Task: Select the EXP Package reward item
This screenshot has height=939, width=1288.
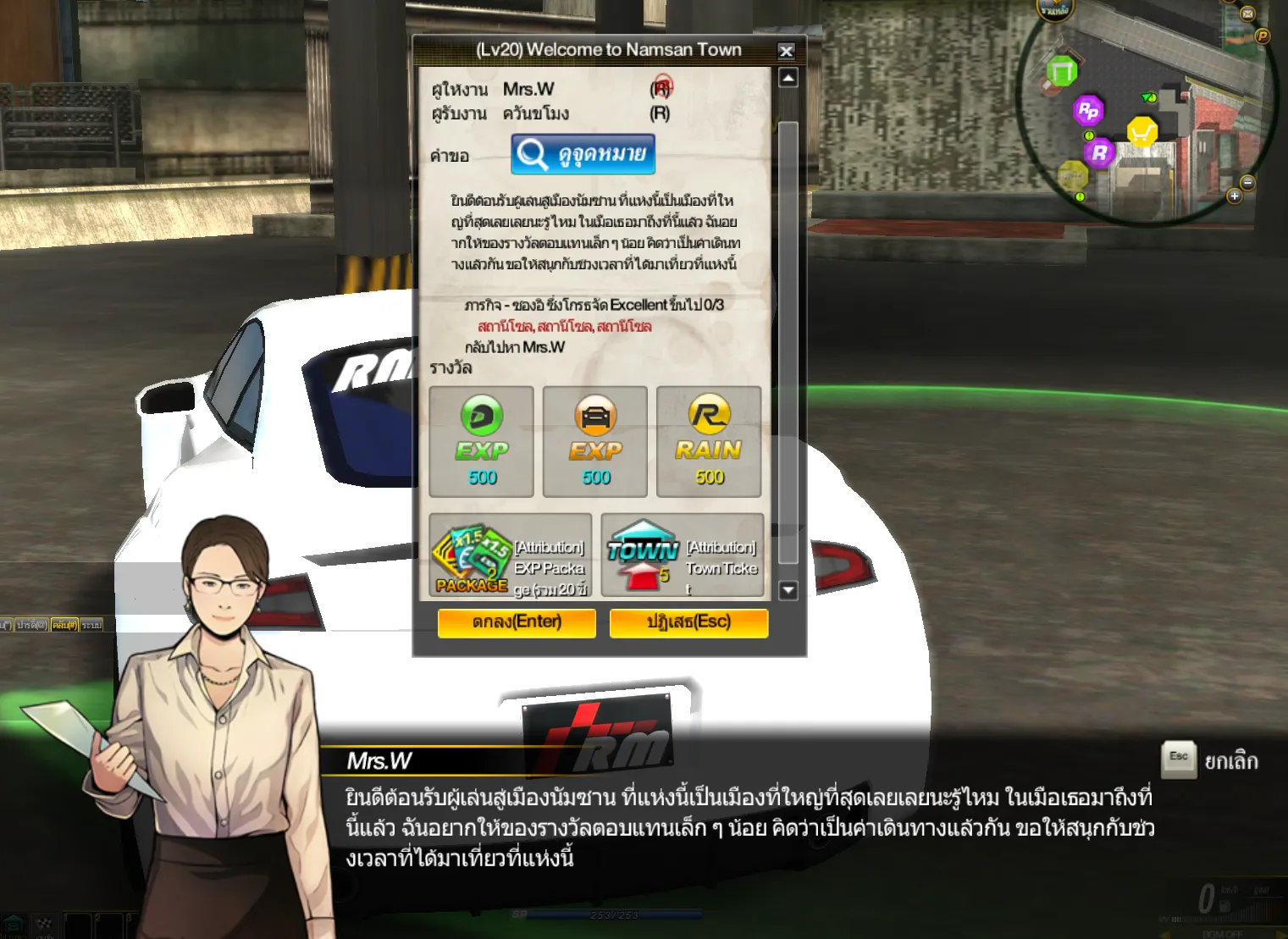Action: pyautogui.click(x=510, y=555)
